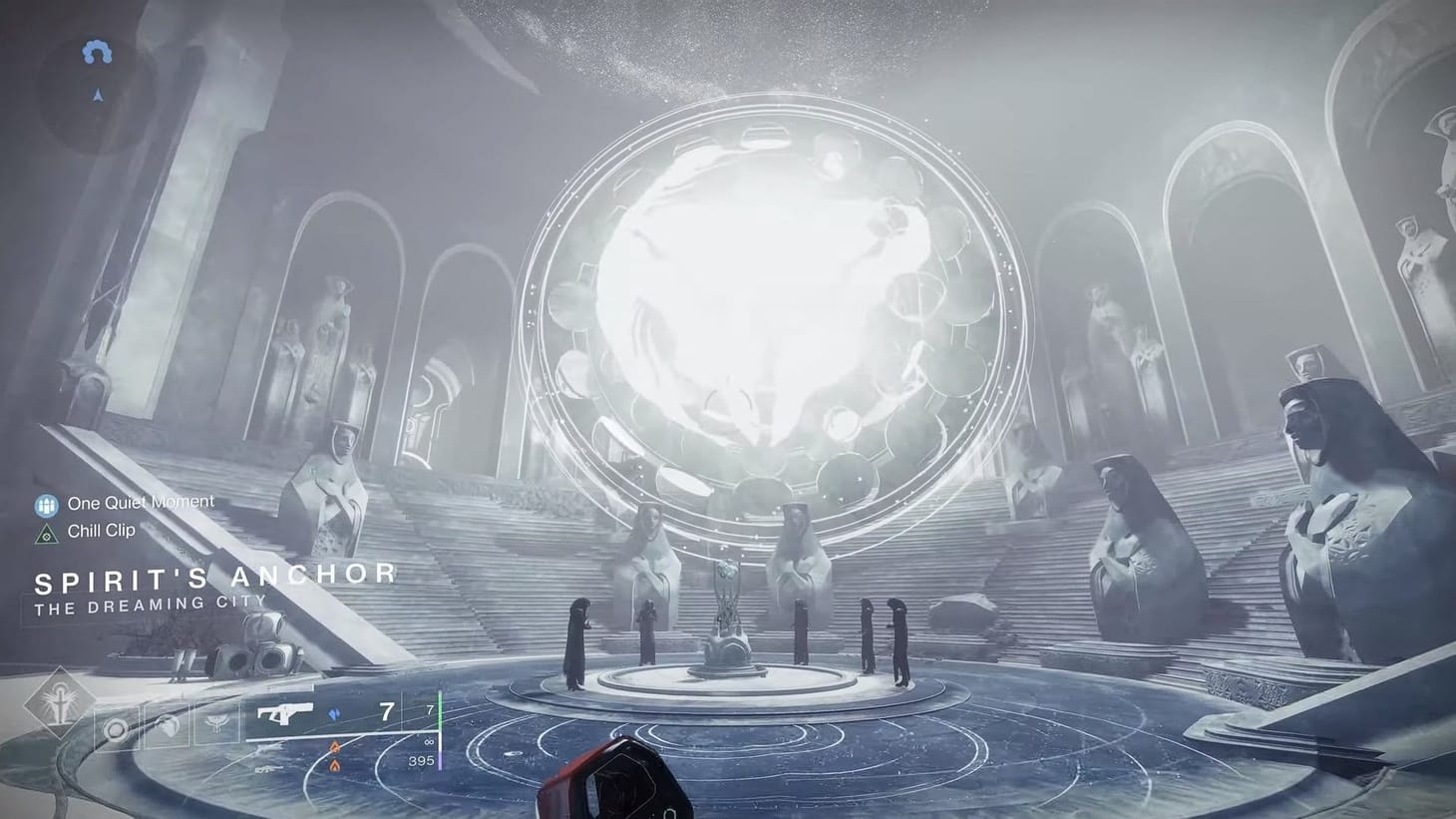Click the infinity symbol above the reserves
Image resolution: width=1456 pixels, height=819 pixels.
pyautogui.click(x=428, y=742)
